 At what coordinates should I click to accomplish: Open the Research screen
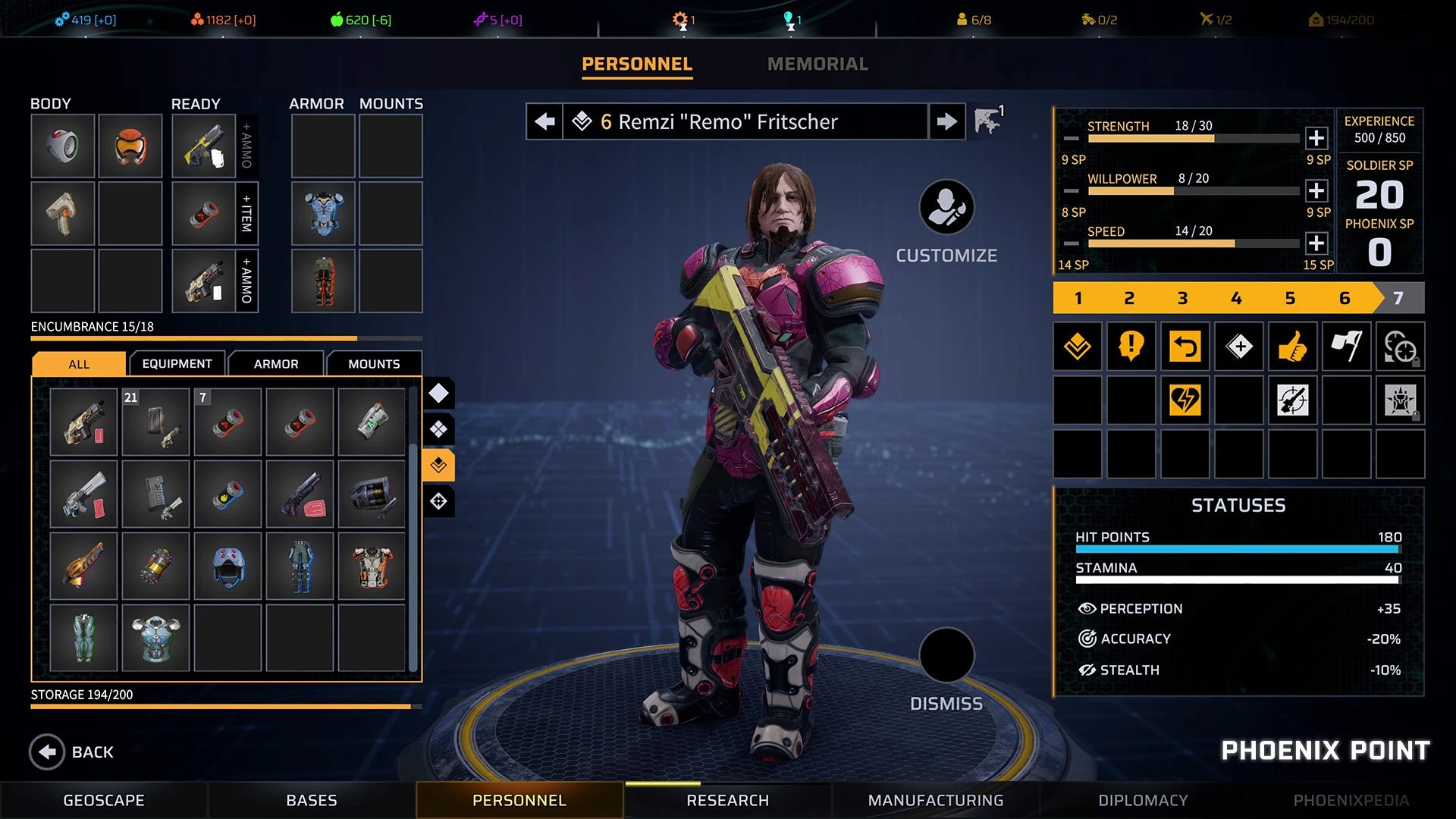(x=727, y=800)
